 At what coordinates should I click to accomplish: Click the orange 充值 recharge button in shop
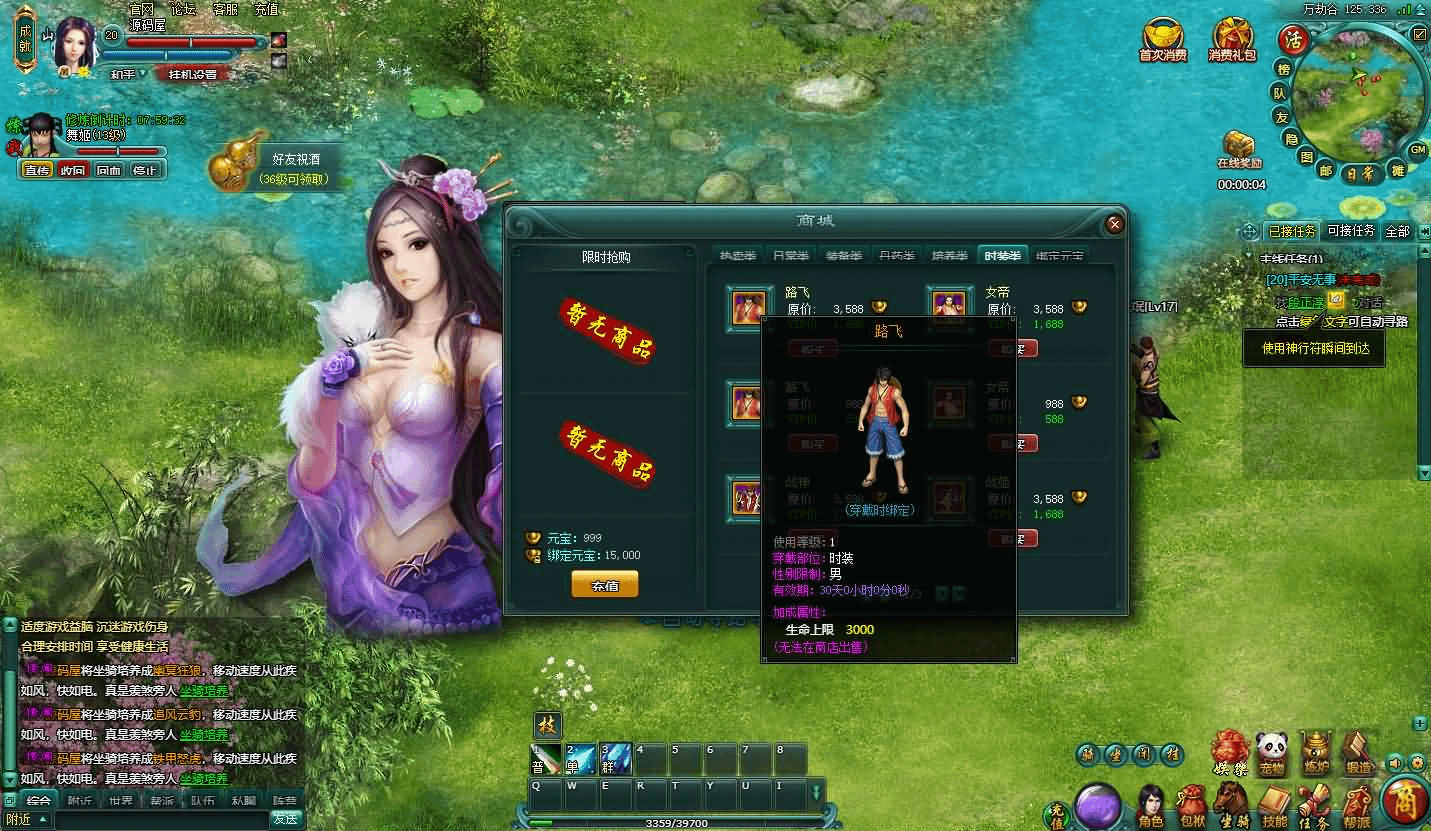604,585
